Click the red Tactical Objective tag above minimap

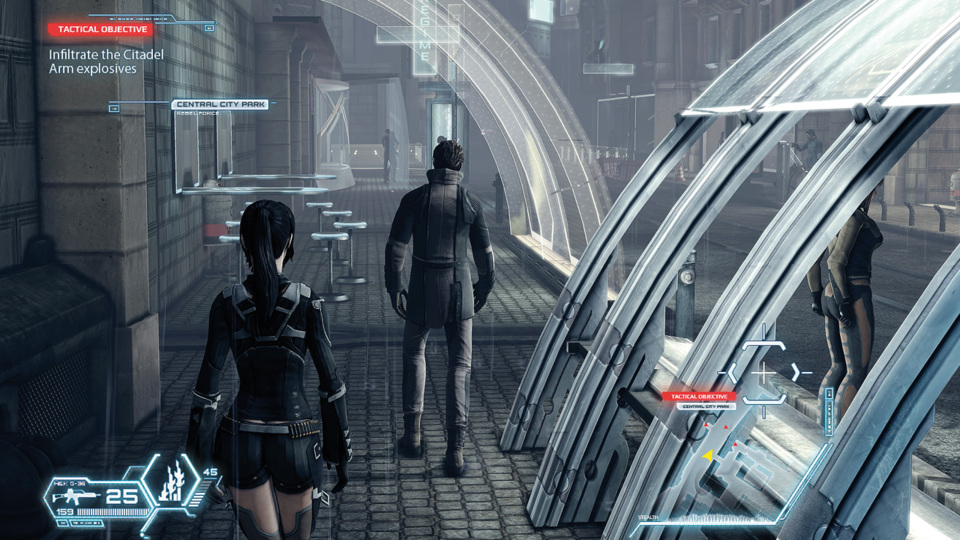point(699,397)
